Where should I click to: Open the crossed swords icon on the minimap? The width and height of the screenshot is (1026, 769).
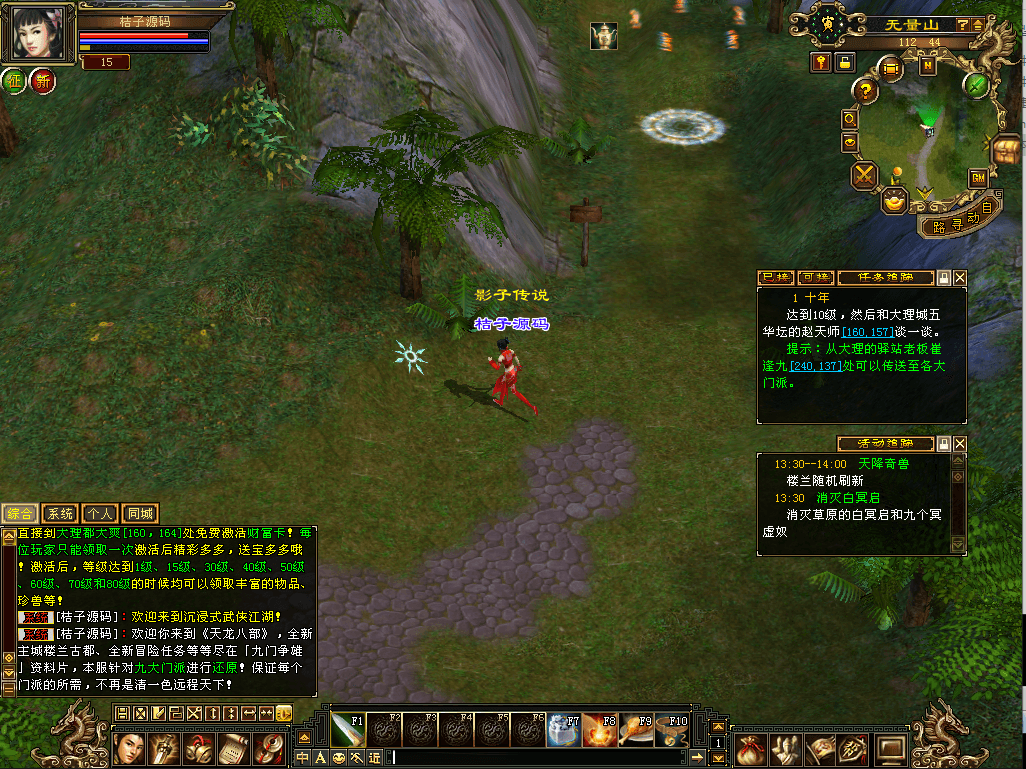coord(864,177)
